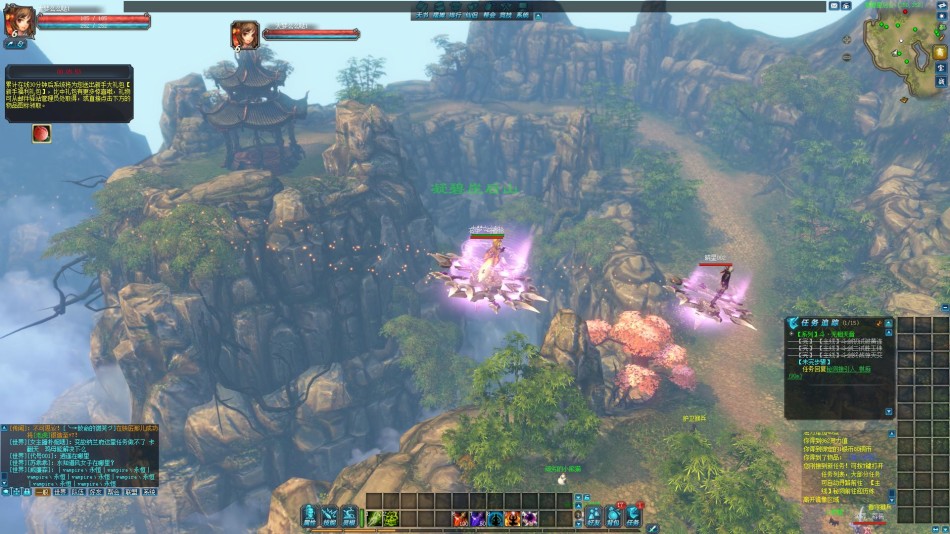Open the 任务 quest log button
The height and width of the screenshot is (534, 950).
pos(633,516)
